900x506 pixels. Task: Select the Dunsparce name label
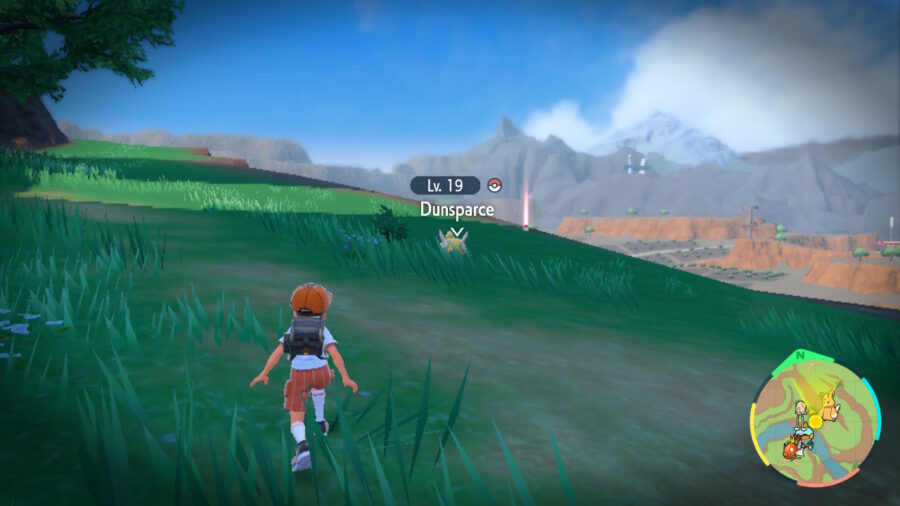[x=456, y=209]
